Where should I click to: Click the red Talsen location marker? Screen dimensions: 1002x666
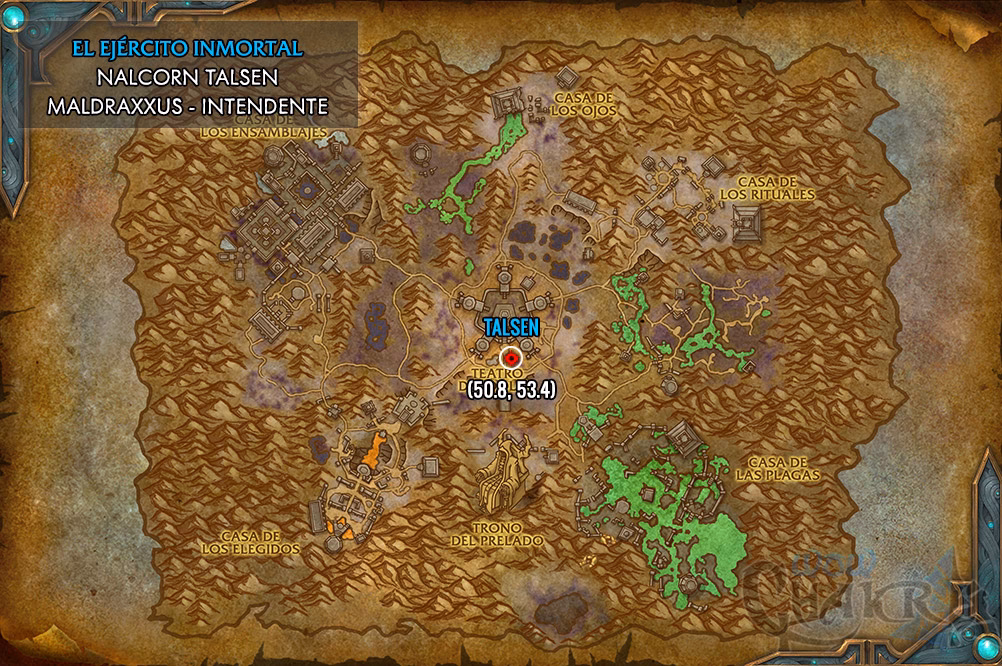click(x=513, y=356)
